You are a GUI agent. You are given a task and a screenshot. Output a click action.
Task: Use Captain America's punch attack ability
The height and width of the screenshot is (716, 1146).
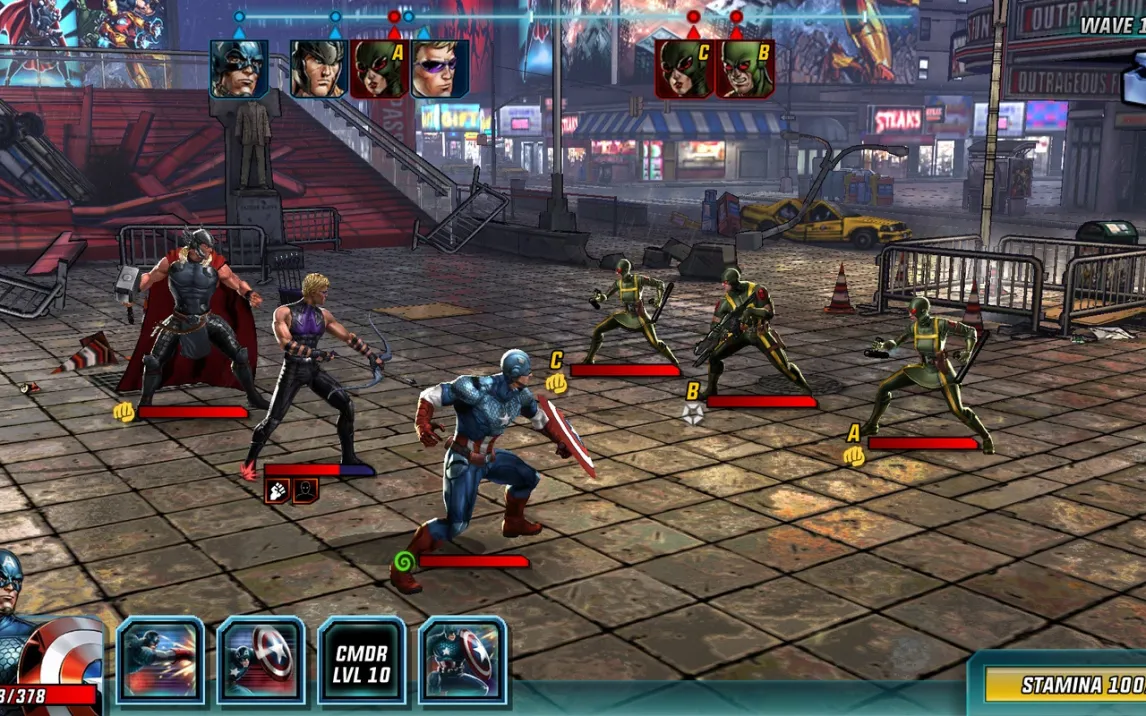(x=160, y=660)
